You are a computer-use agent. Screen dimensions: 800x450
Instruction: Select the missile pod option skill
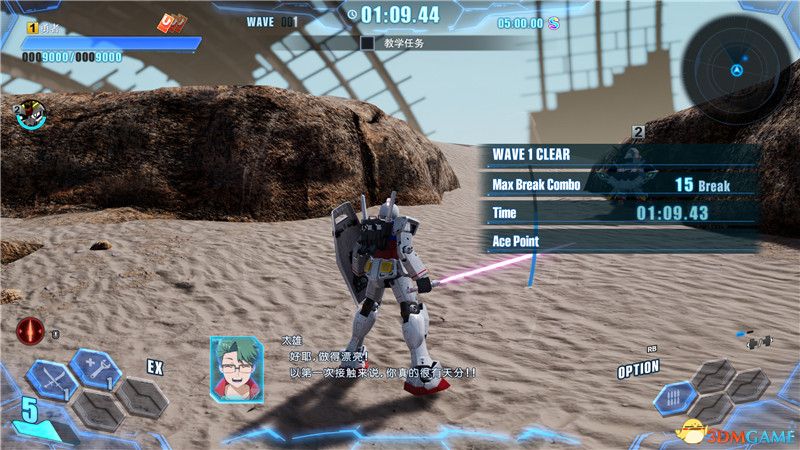click(675, 398)
